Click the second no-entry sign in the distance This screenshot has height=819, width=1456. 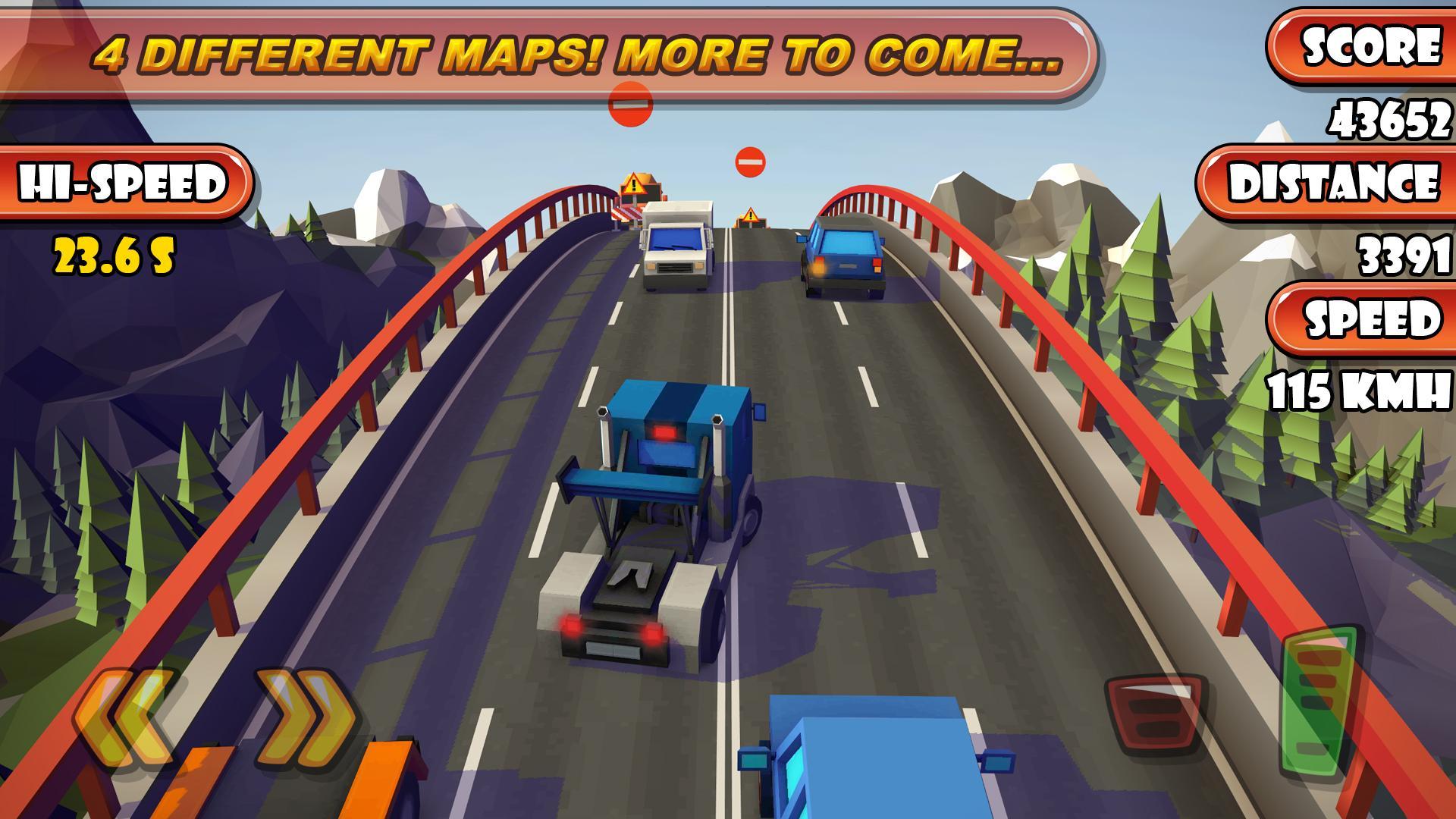coord(749,161)
